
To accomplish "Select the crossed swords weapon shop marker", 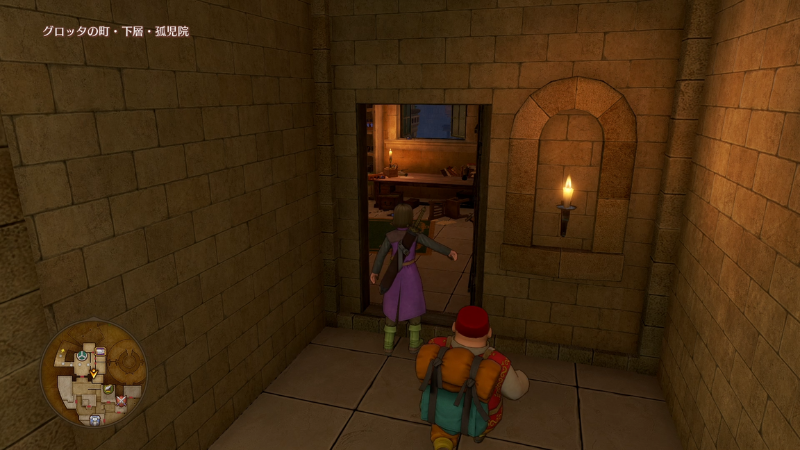I will [120, 400].
